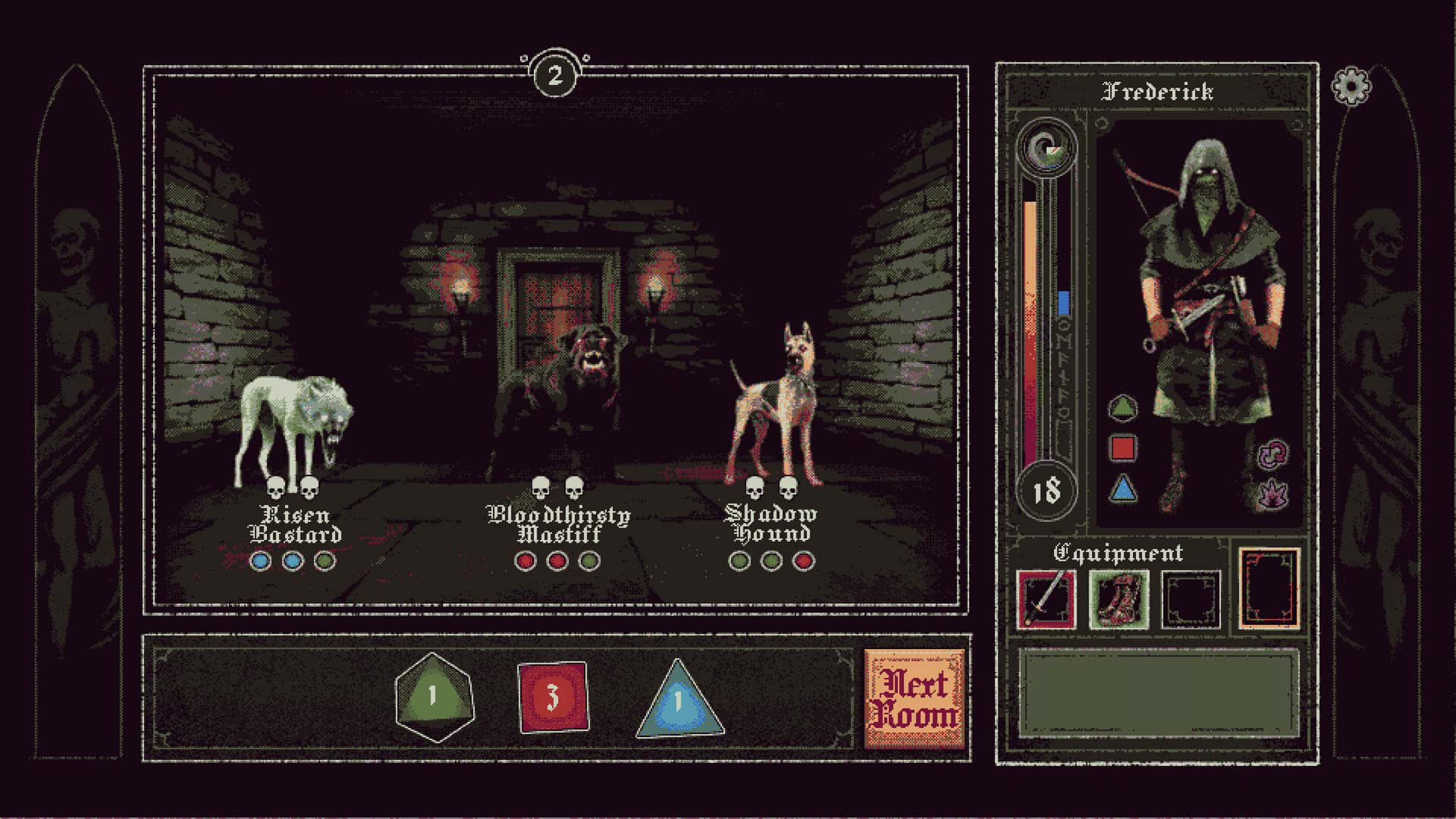The height and width of the screenshot is (819, 1456).
Task: Select the green die showing 1
Action: tap(434, 697)
